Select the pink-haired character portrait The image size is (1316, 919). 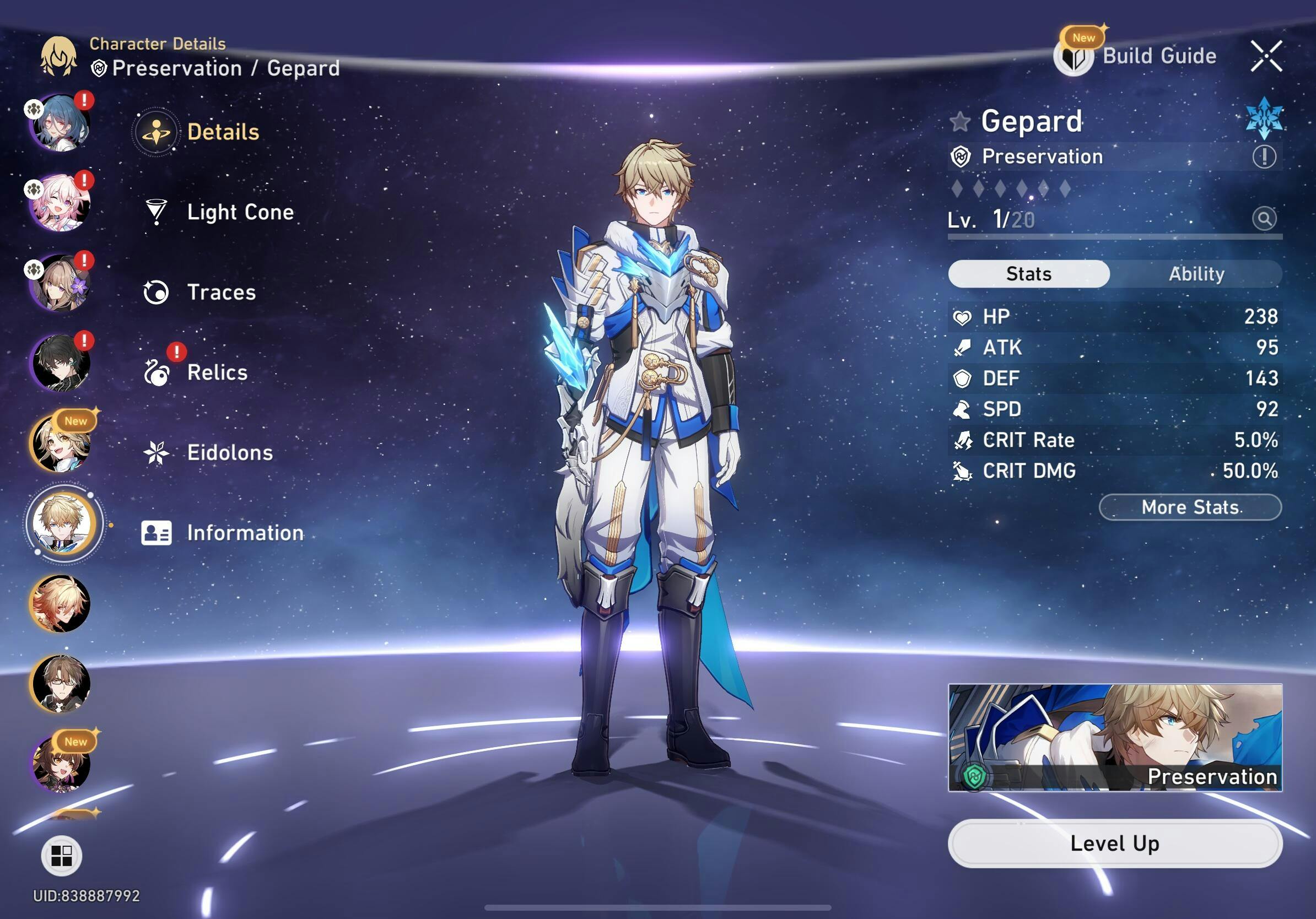pos(61,203)
